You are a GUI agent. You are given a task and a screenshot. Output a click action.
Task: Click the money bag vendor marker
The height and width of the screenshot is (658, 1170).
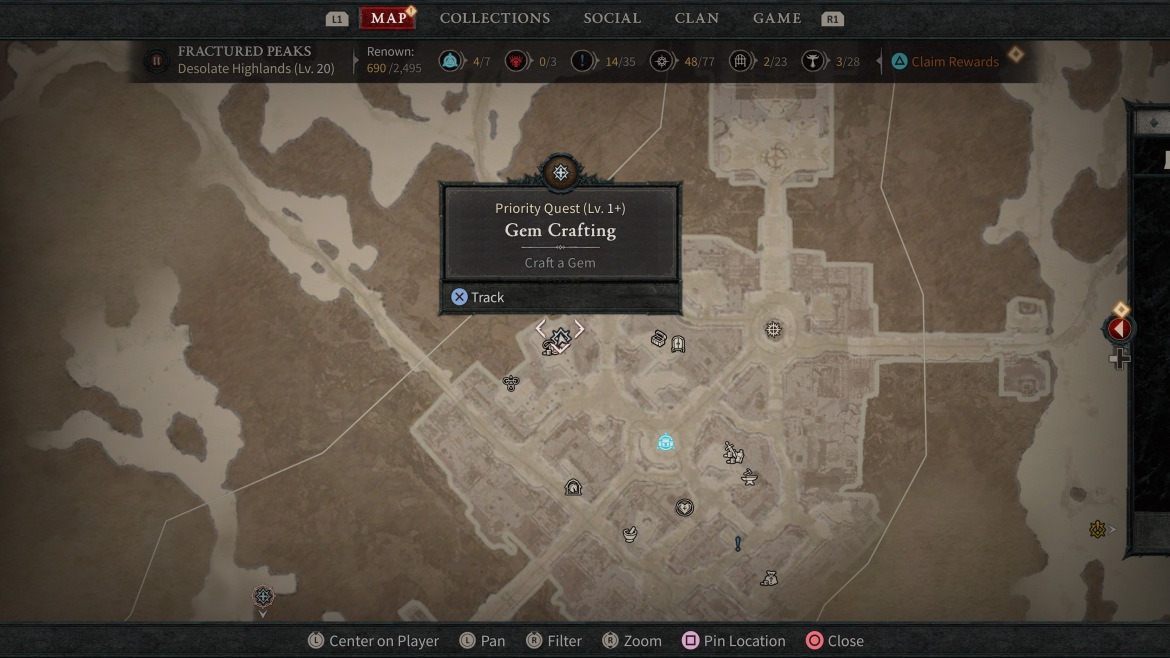coord(768,578)
